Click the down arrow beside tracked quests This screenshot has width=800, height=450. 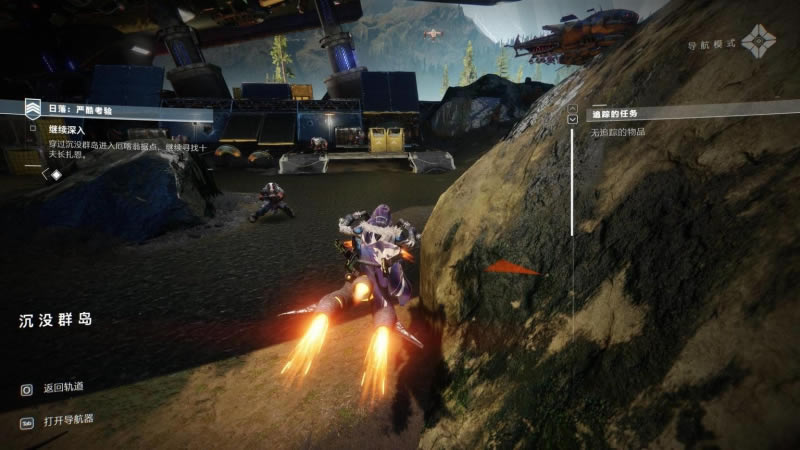(x=572, y=118)
